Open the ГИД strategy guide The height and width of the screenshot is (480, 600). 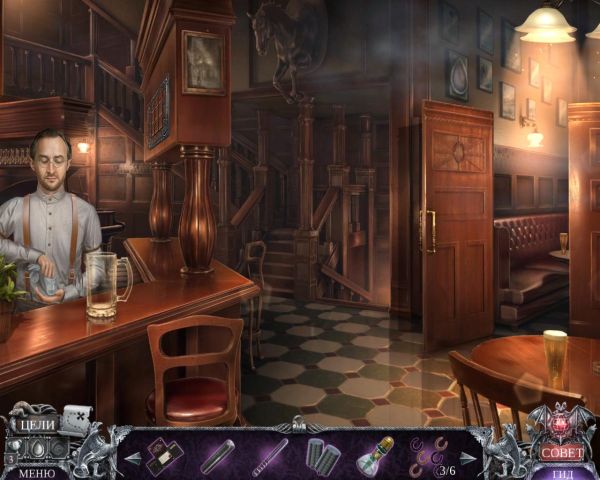point(562,473)
